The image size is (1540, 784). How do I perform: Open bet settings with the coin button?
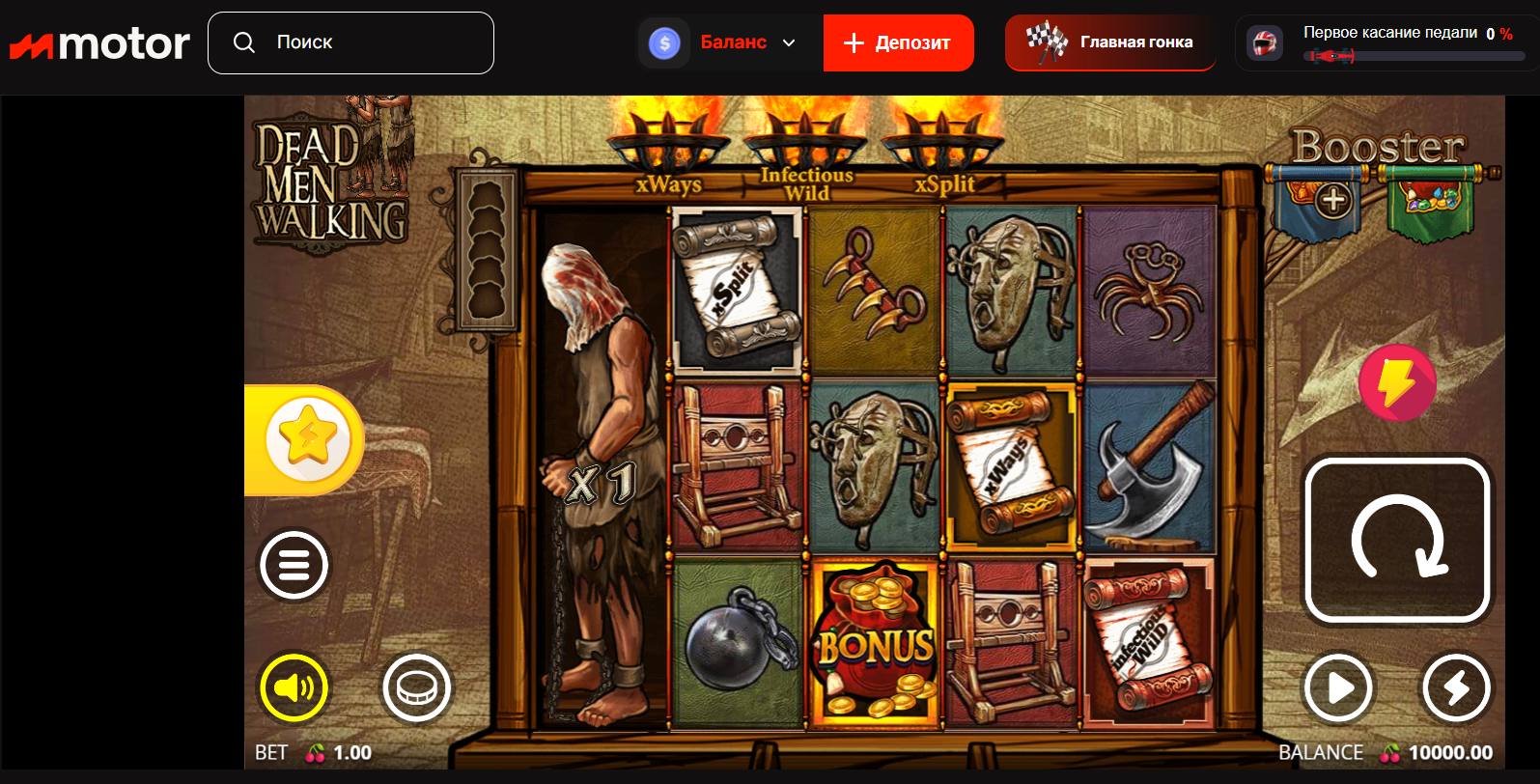(417, 688)
